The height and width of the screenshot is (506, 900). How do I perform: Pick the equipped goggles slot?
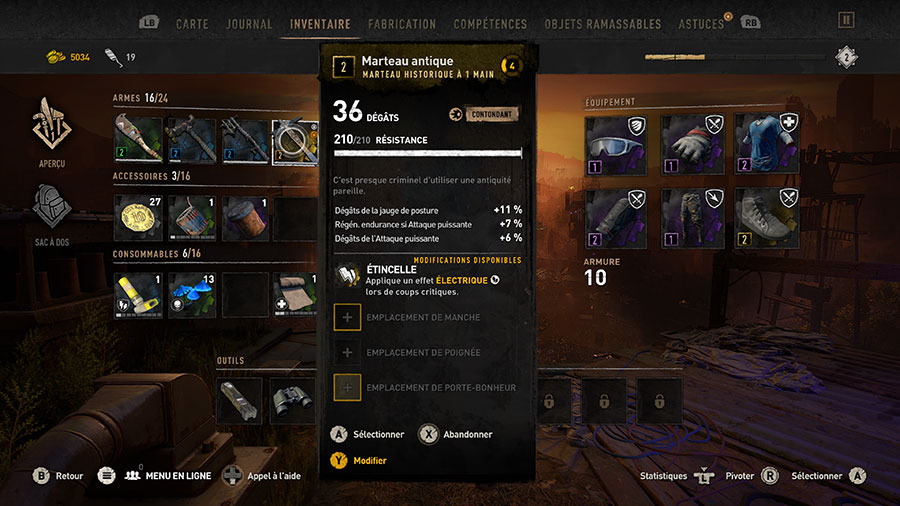tap(609, 138)
